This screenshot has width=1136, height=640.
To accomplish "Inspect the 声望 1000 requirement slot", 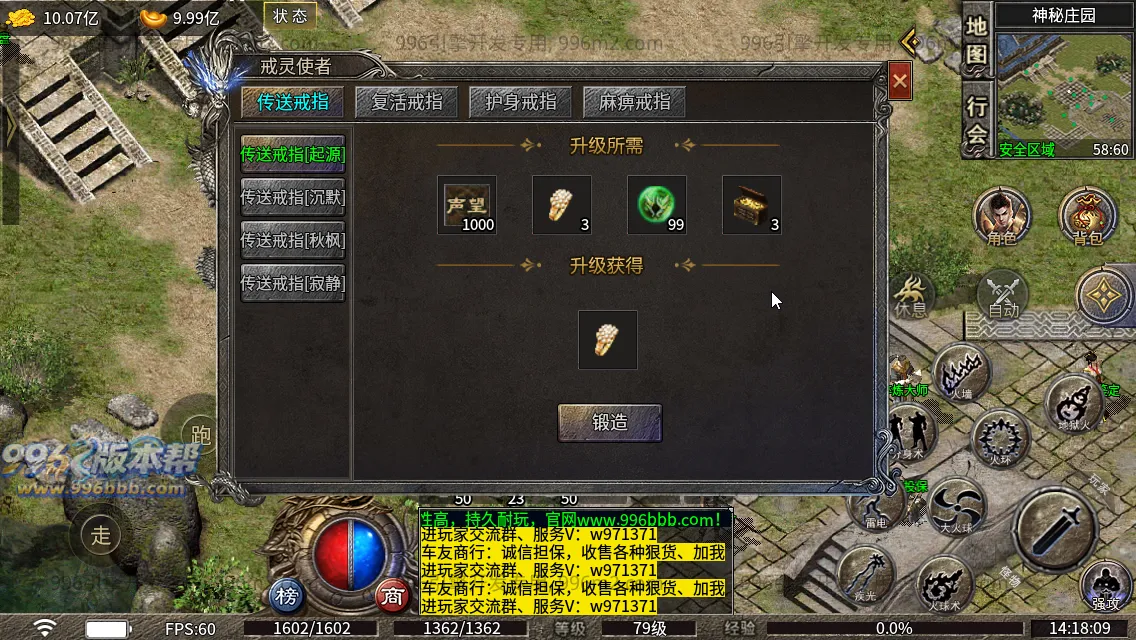I will (x=467, y=205).
